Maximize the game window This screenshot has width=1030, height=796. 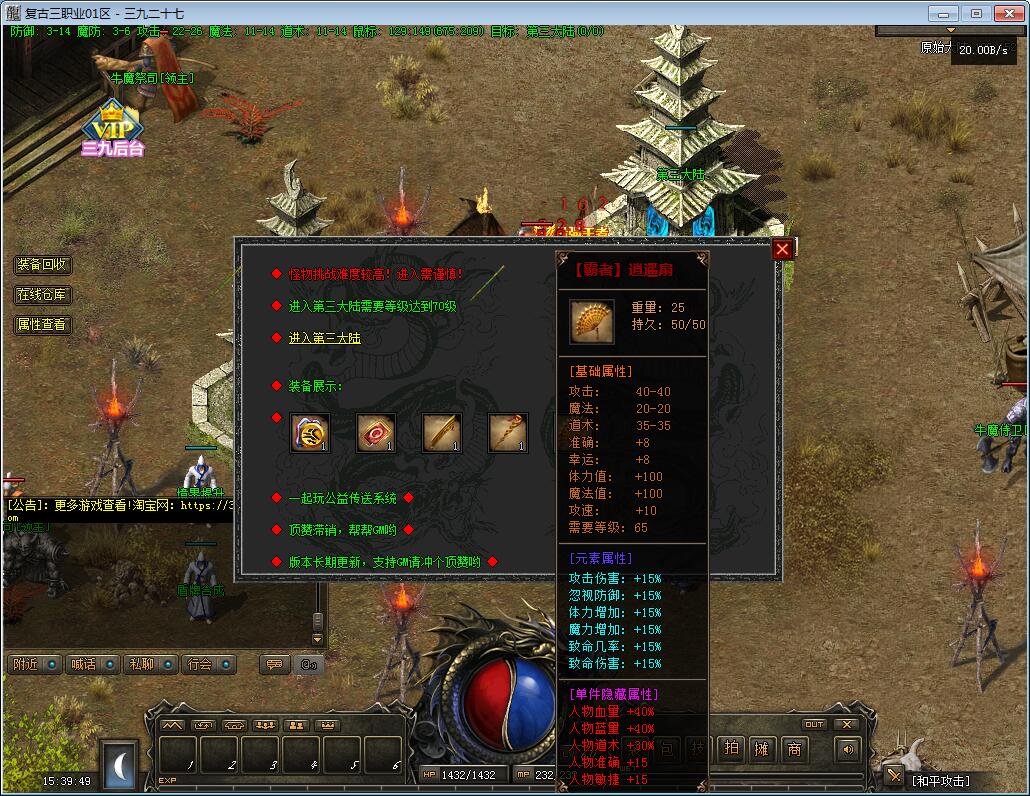click(977, 13)
